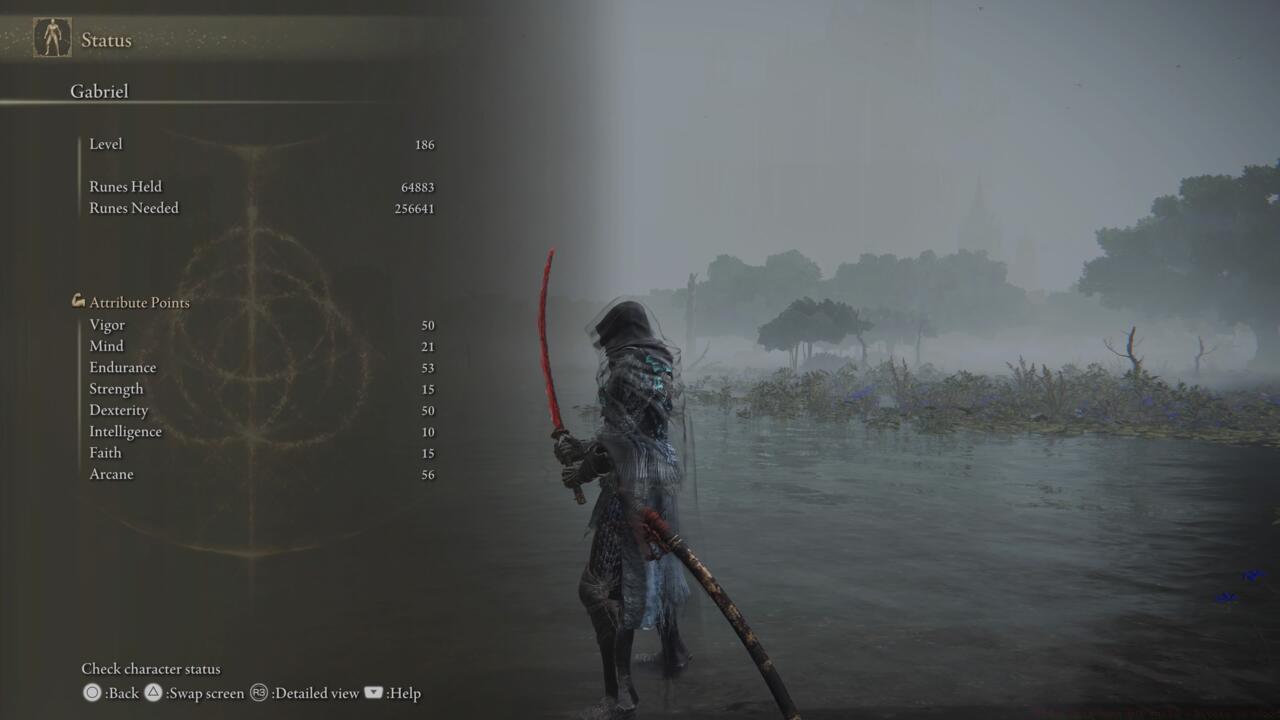Click the touchpad Help icon

point(371,693)
